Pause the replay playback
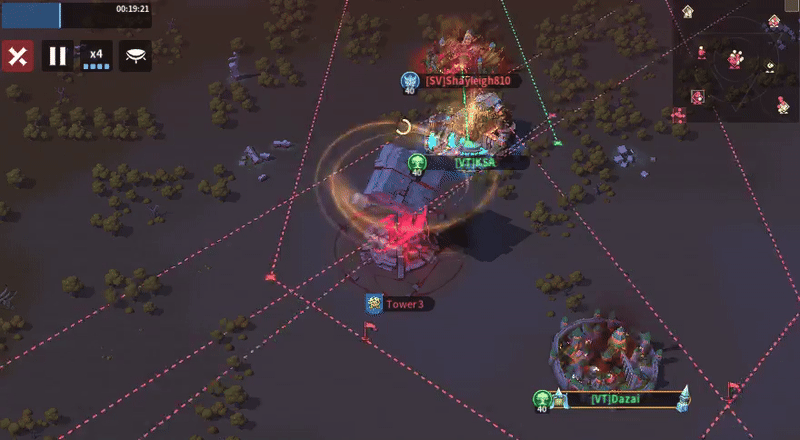 (58, 56)
